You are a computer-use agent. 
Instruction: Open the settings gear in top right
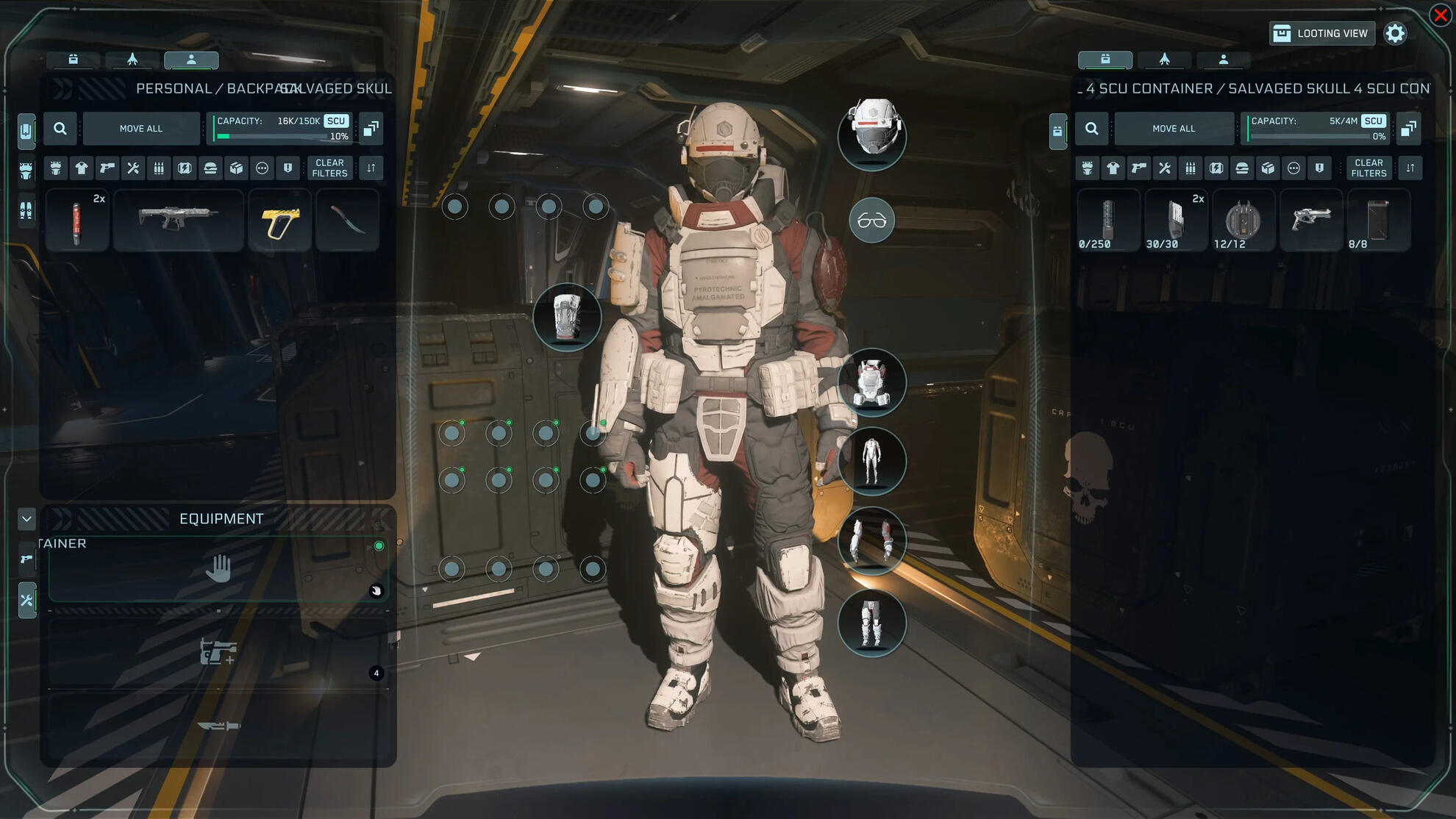click(1396, 33)
